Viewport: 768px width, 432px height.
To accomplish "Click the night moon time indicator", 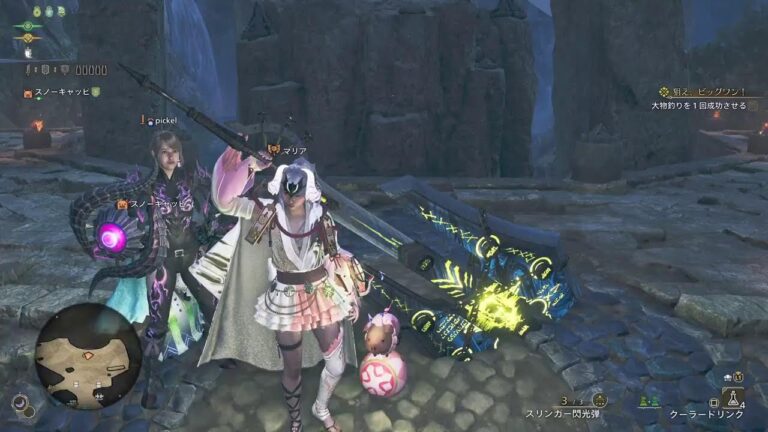I will [x=19, y=402].
